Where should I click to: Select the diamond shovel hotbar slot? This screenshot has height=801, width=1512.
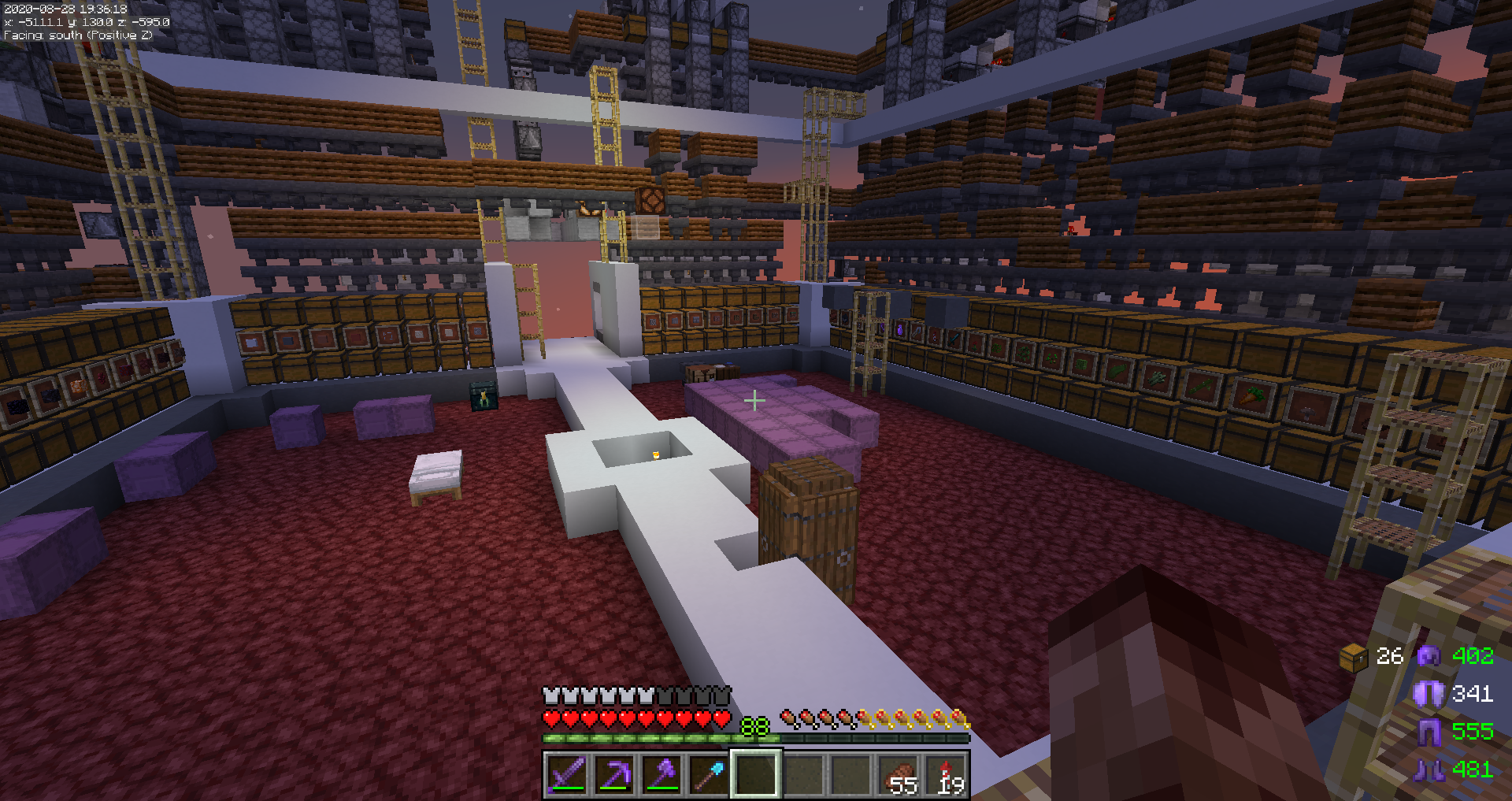pyautogui.click(x=709, y=774)
